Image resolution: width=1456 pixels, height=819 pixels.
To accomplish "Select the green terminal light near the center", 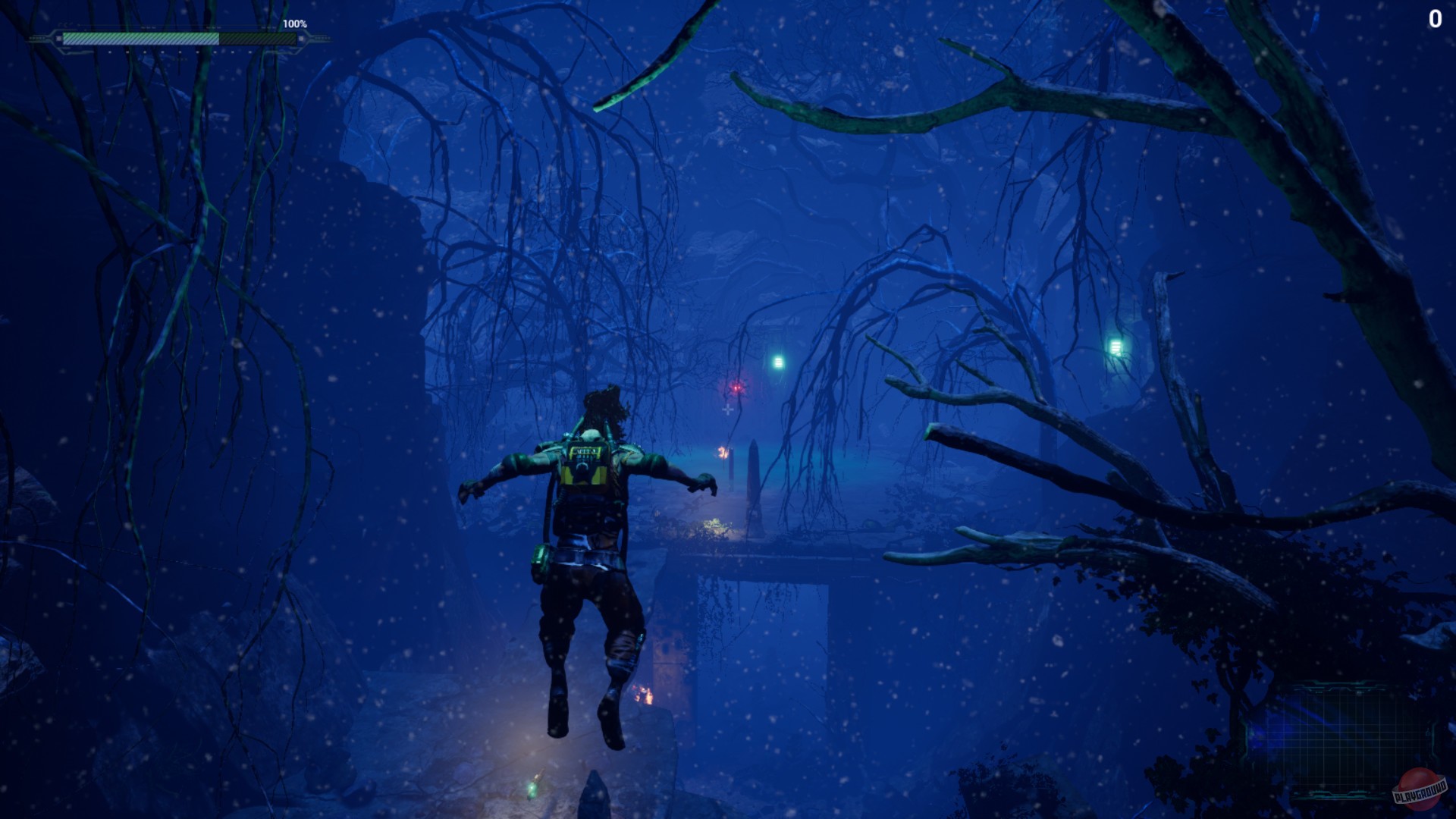I will [778, 362].
